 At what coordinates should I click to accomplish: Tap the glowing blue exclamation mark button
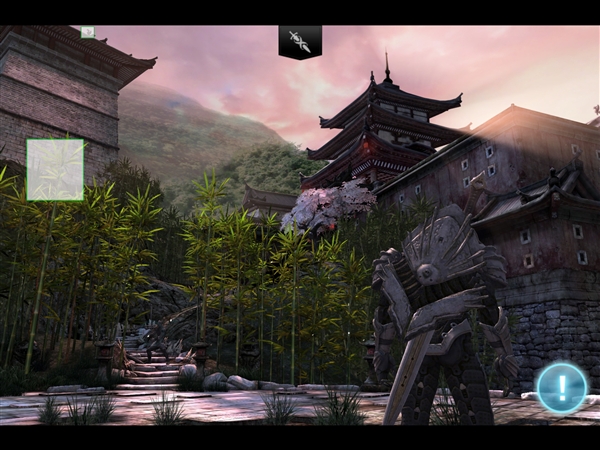pos(561,388)
